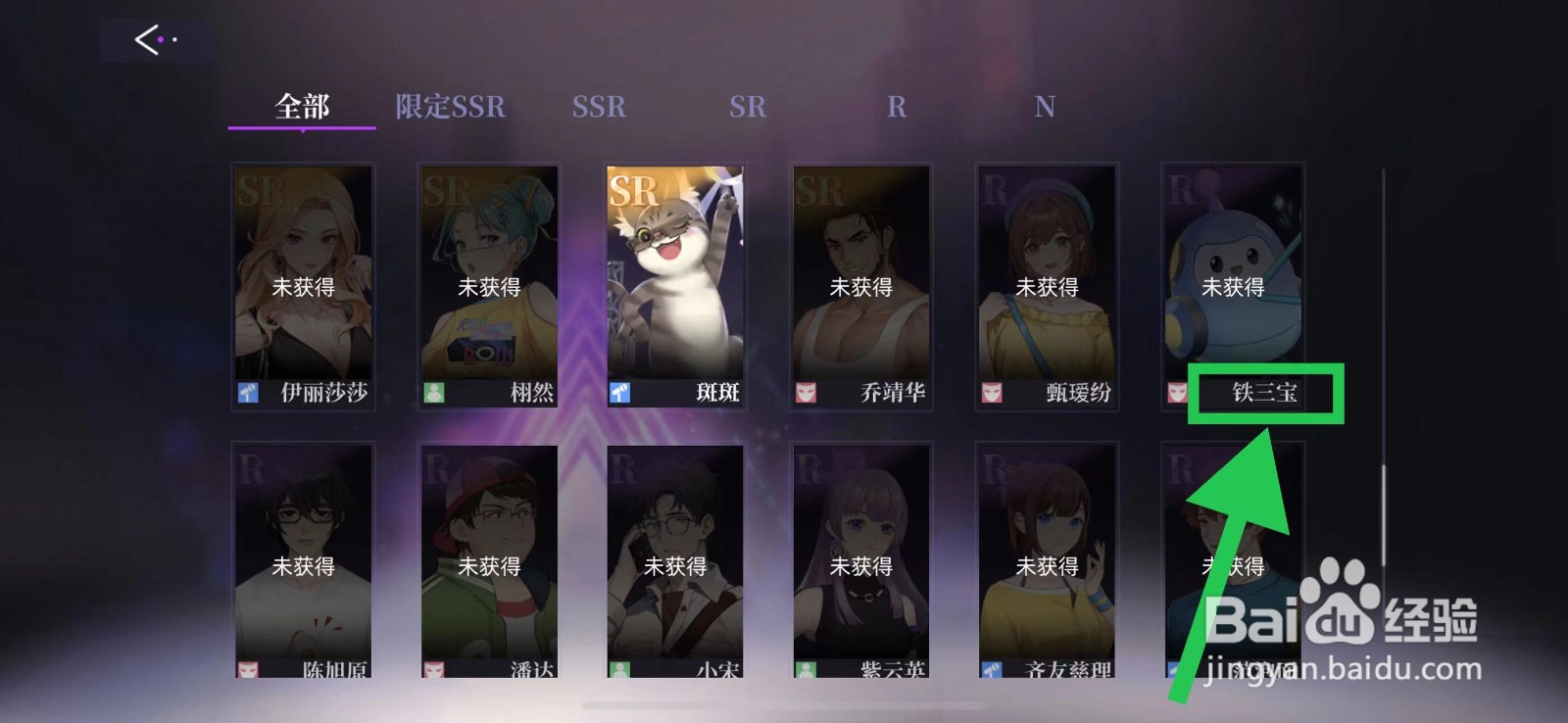
Task: Click the green person icon beside 小宋
Action: click(x=621, y=671)
